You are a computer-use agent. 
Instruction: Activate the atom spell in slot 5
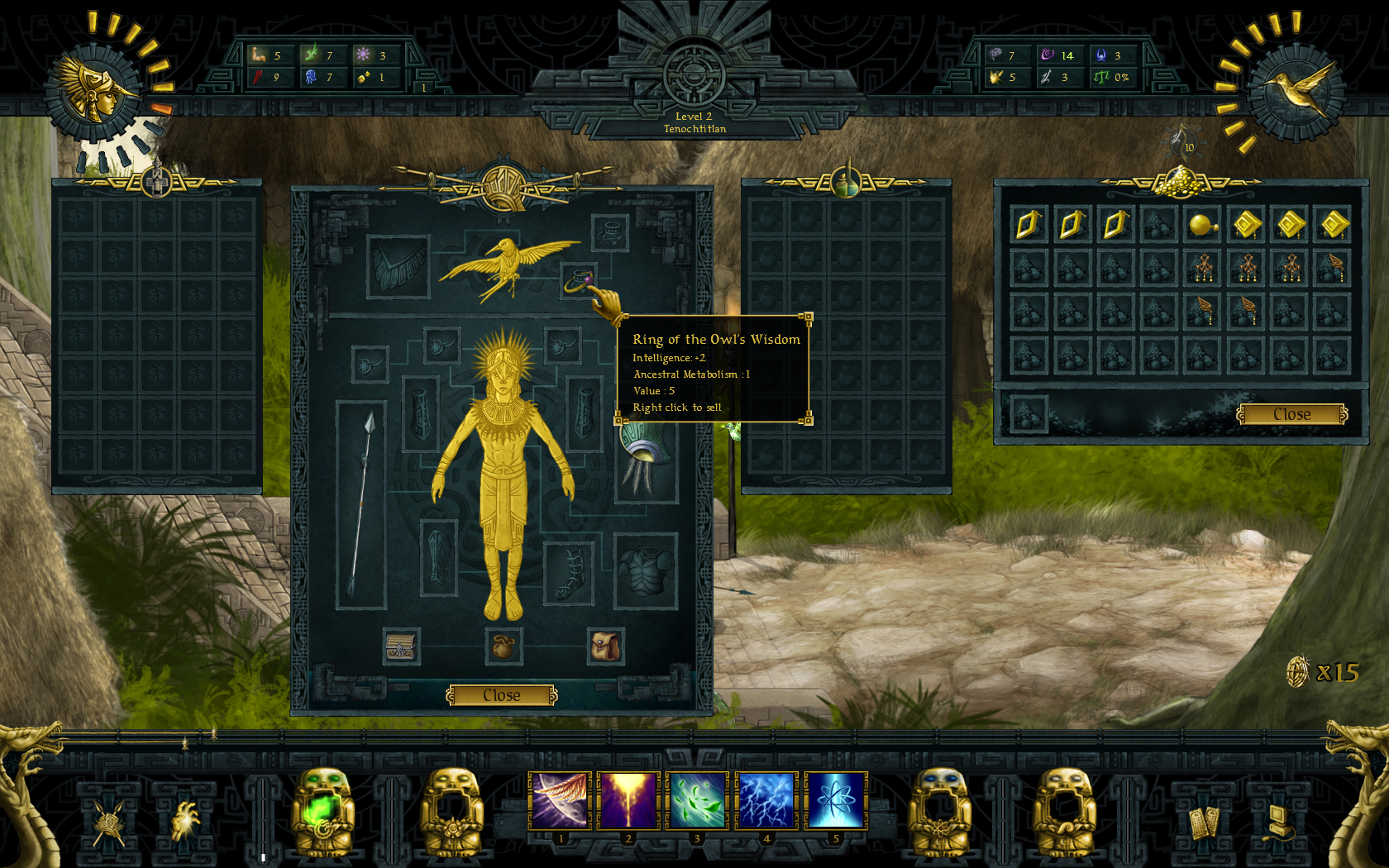point(835,799)
